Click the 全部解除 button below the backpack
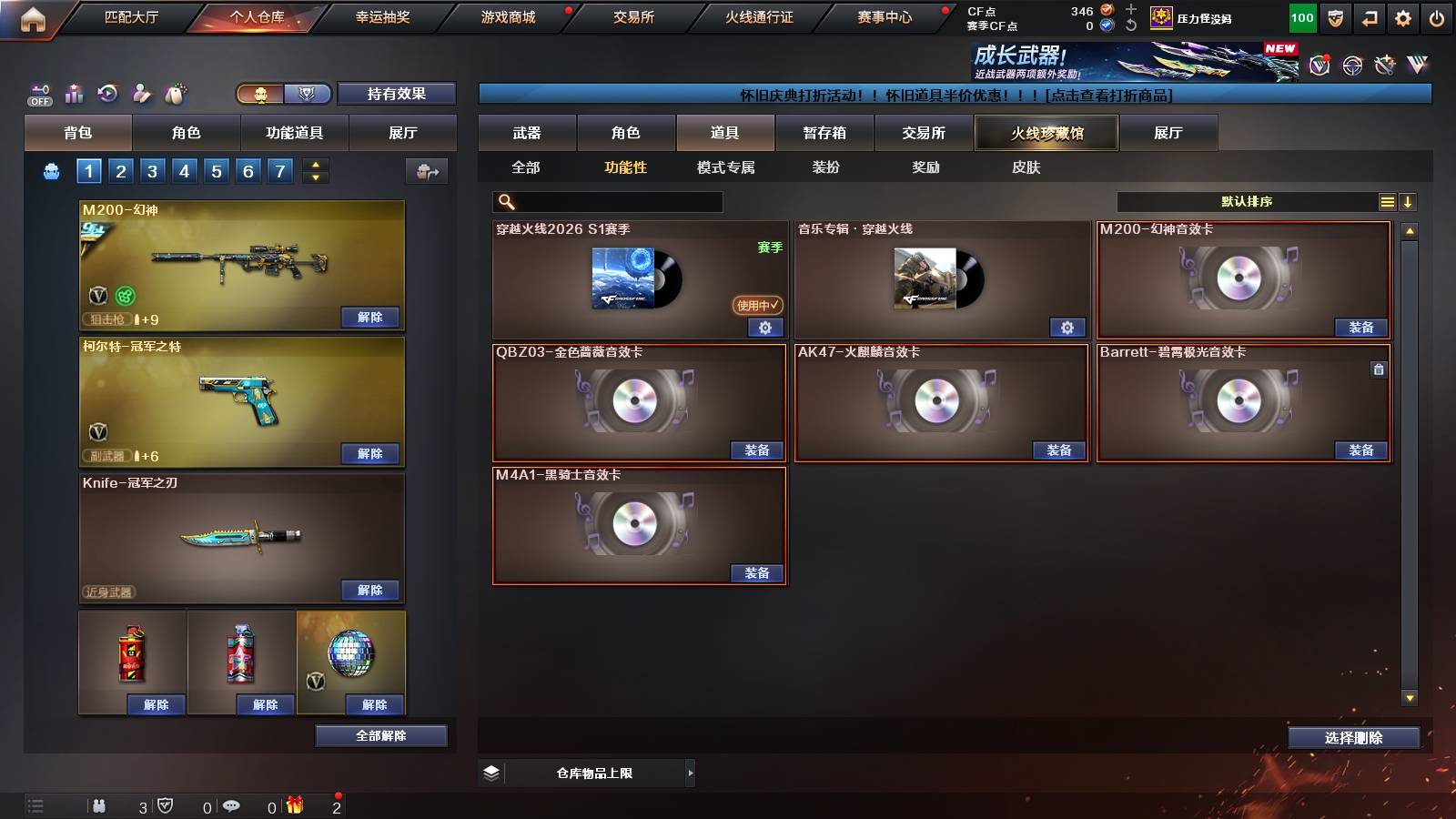Screen dimensions: 1456x819 click(380, 735)
